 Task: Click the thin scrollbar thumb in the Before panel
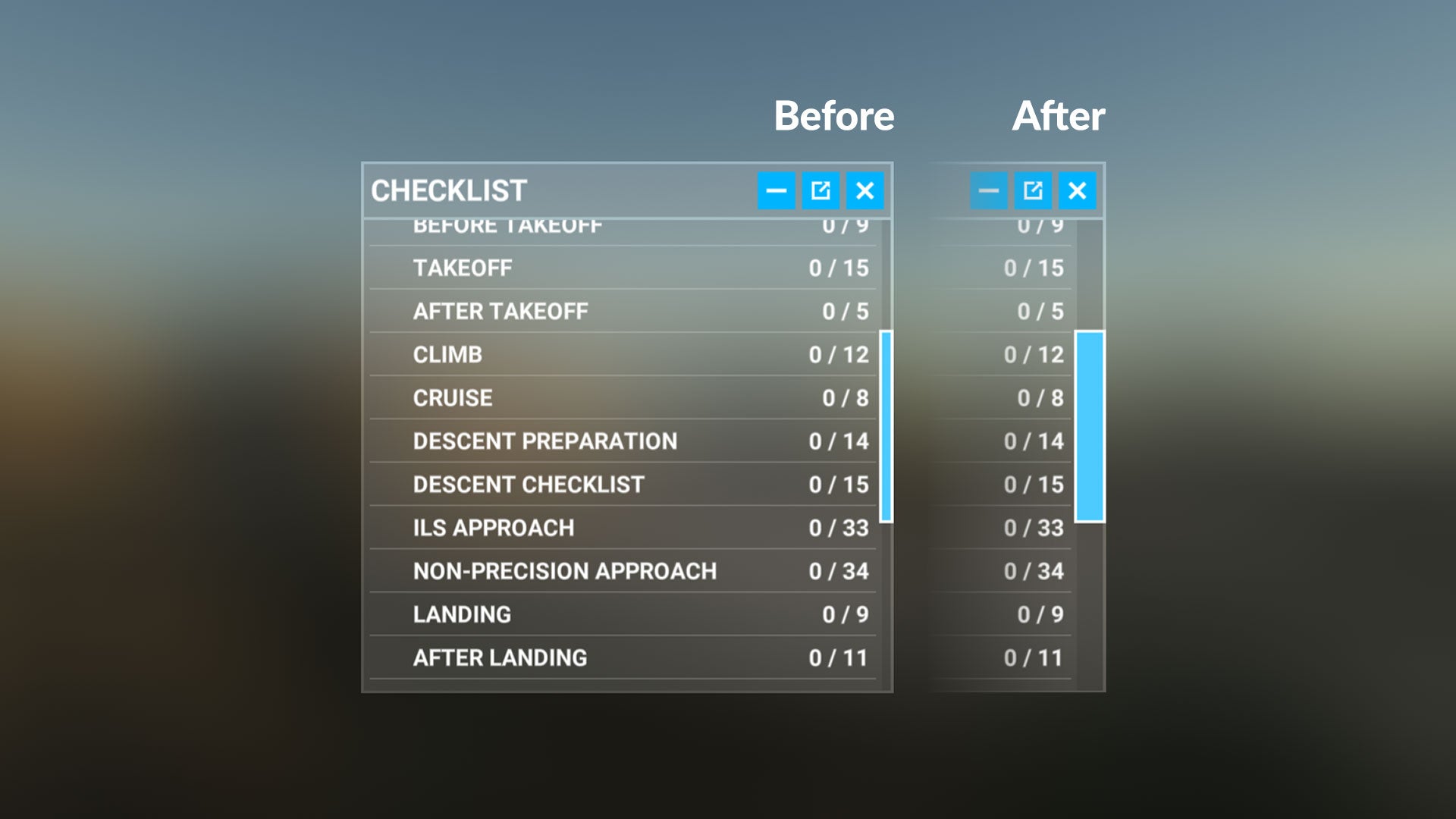click(886, 426)
